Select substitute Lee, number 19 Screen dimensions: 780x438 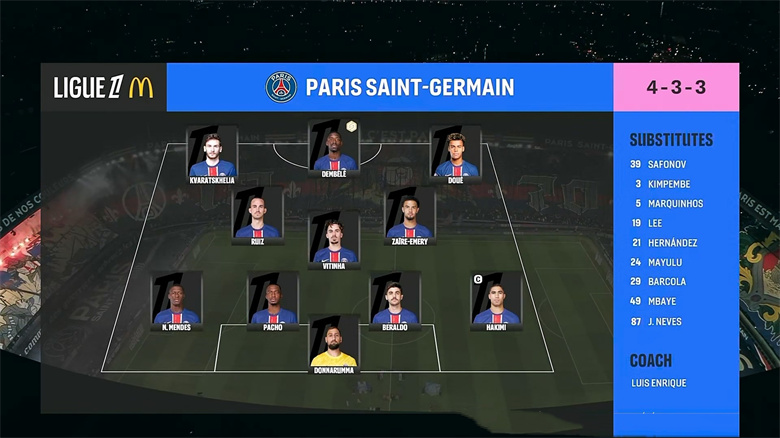[656, 223]
